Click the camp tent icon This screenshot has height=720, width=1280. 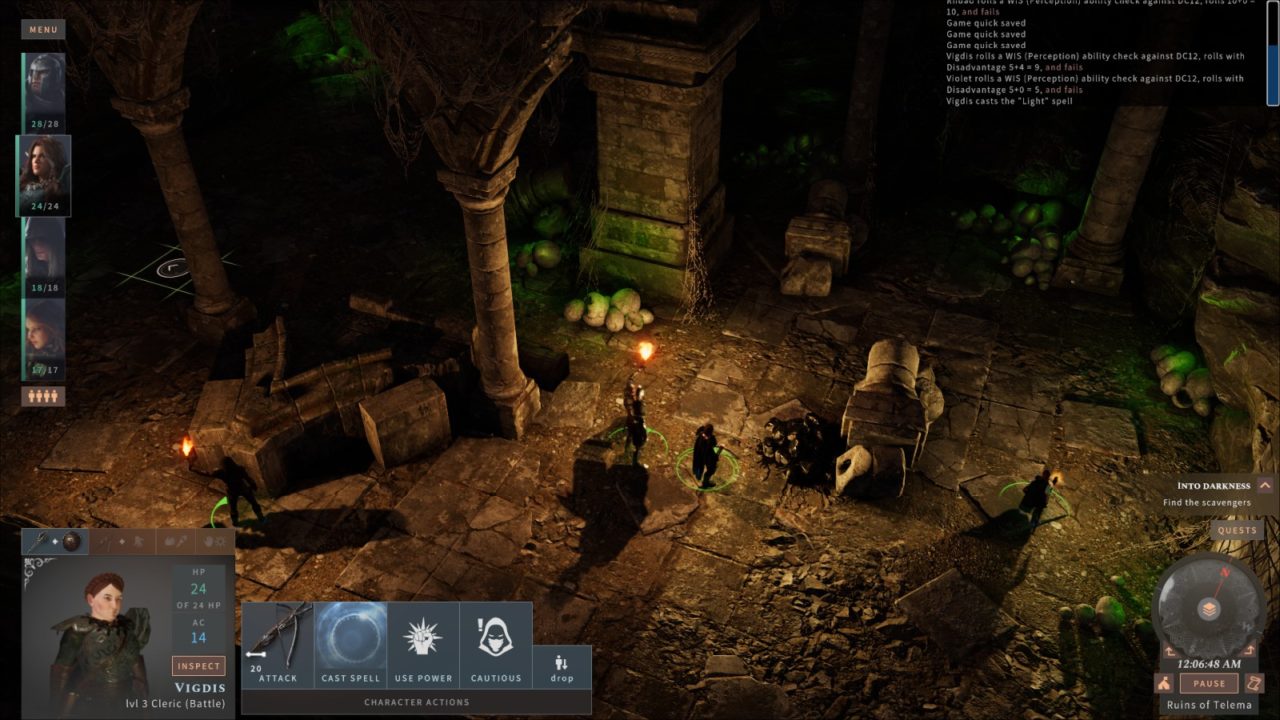[x=1164, y=684]
